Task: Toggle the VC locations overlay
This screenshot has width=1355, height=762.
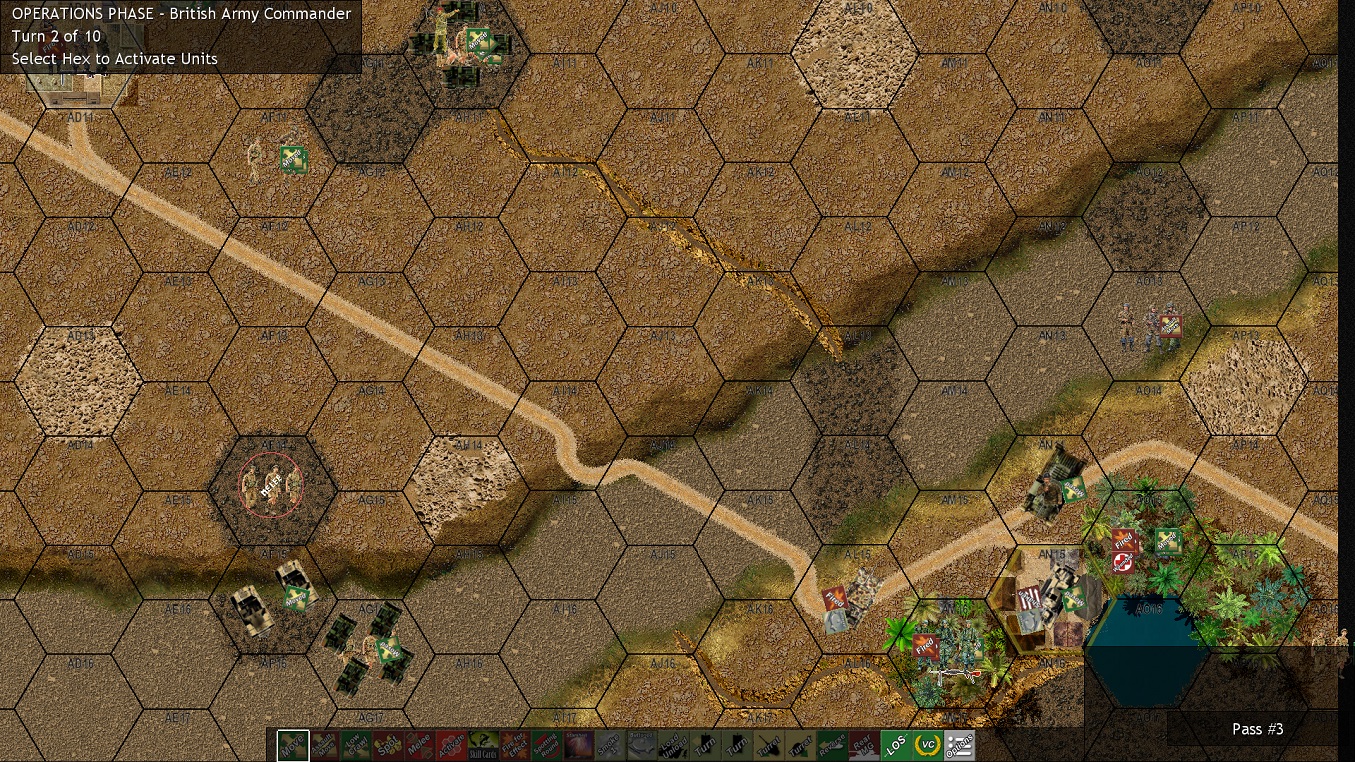Action: click(929, 744)
